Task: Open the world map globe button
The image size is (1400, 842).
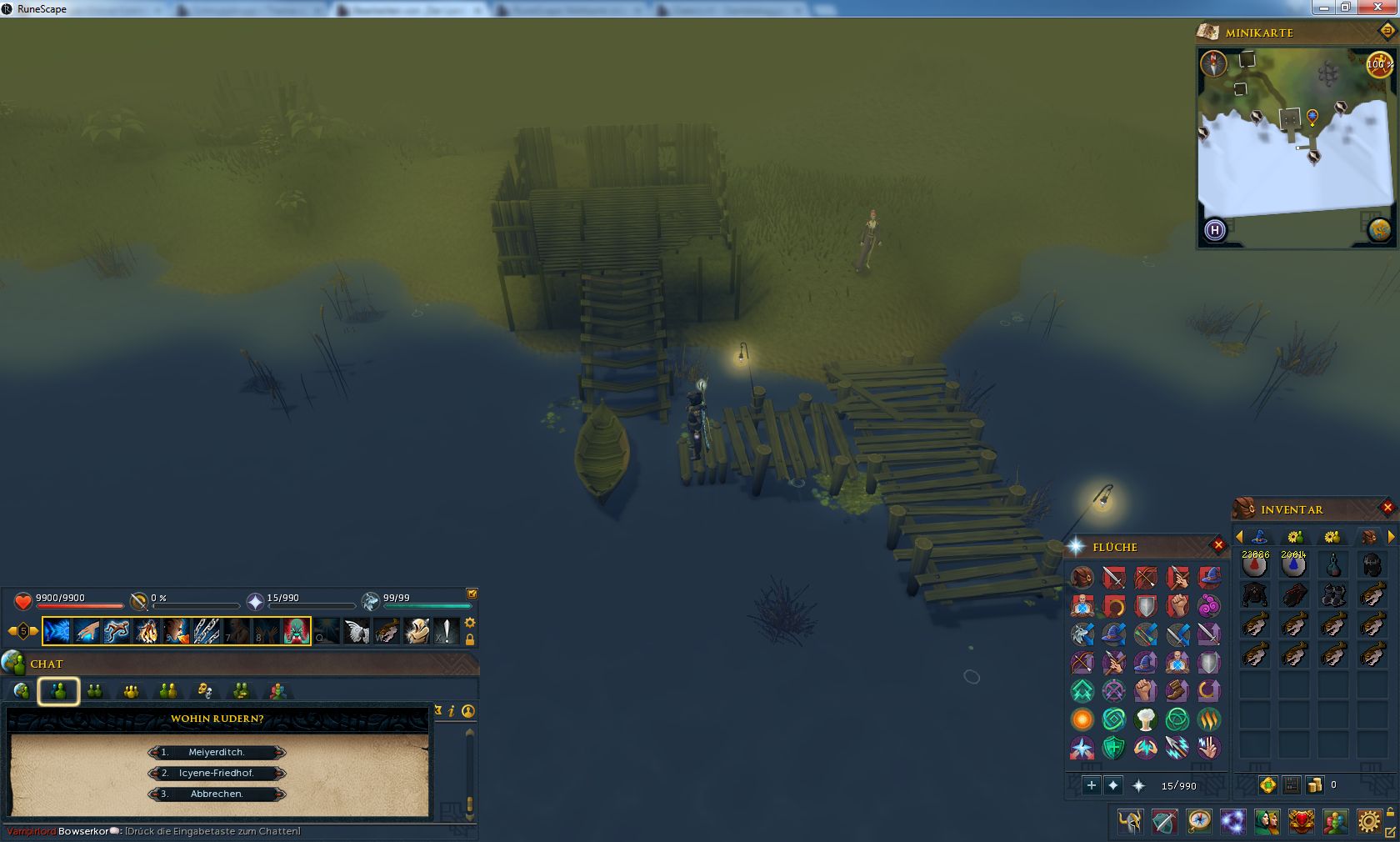Action: click(x=1379, y=229)
